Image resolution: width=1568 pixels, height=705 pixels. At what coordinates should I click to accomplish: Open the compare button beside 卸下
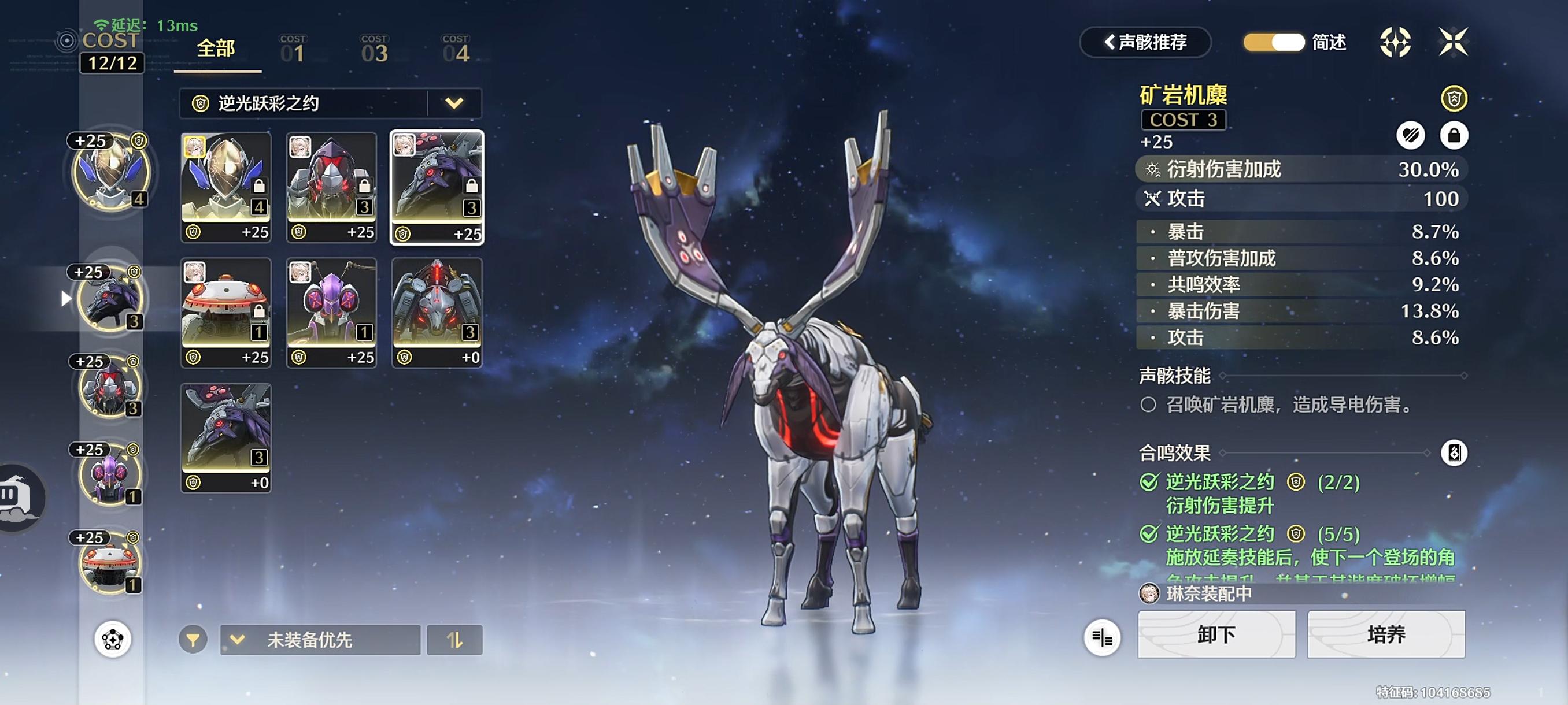tap(1102, 637)
